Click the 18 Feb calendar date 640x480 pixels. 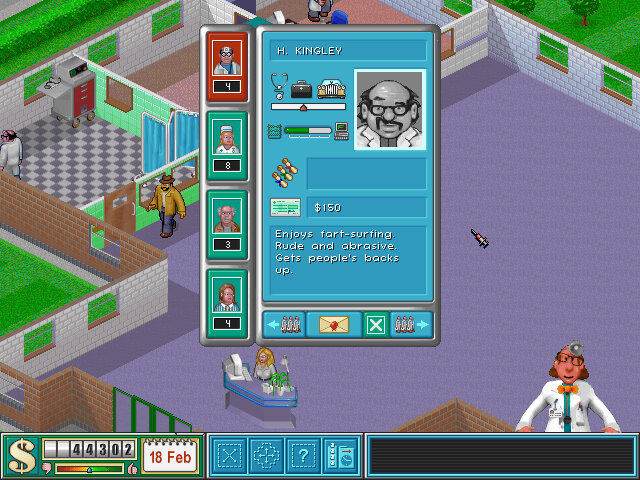(x=170, y=456)
